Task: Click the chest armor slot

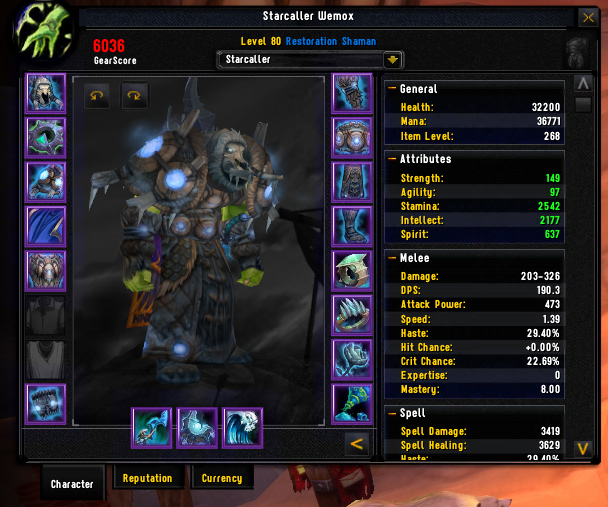Action: tap(45, 270)
